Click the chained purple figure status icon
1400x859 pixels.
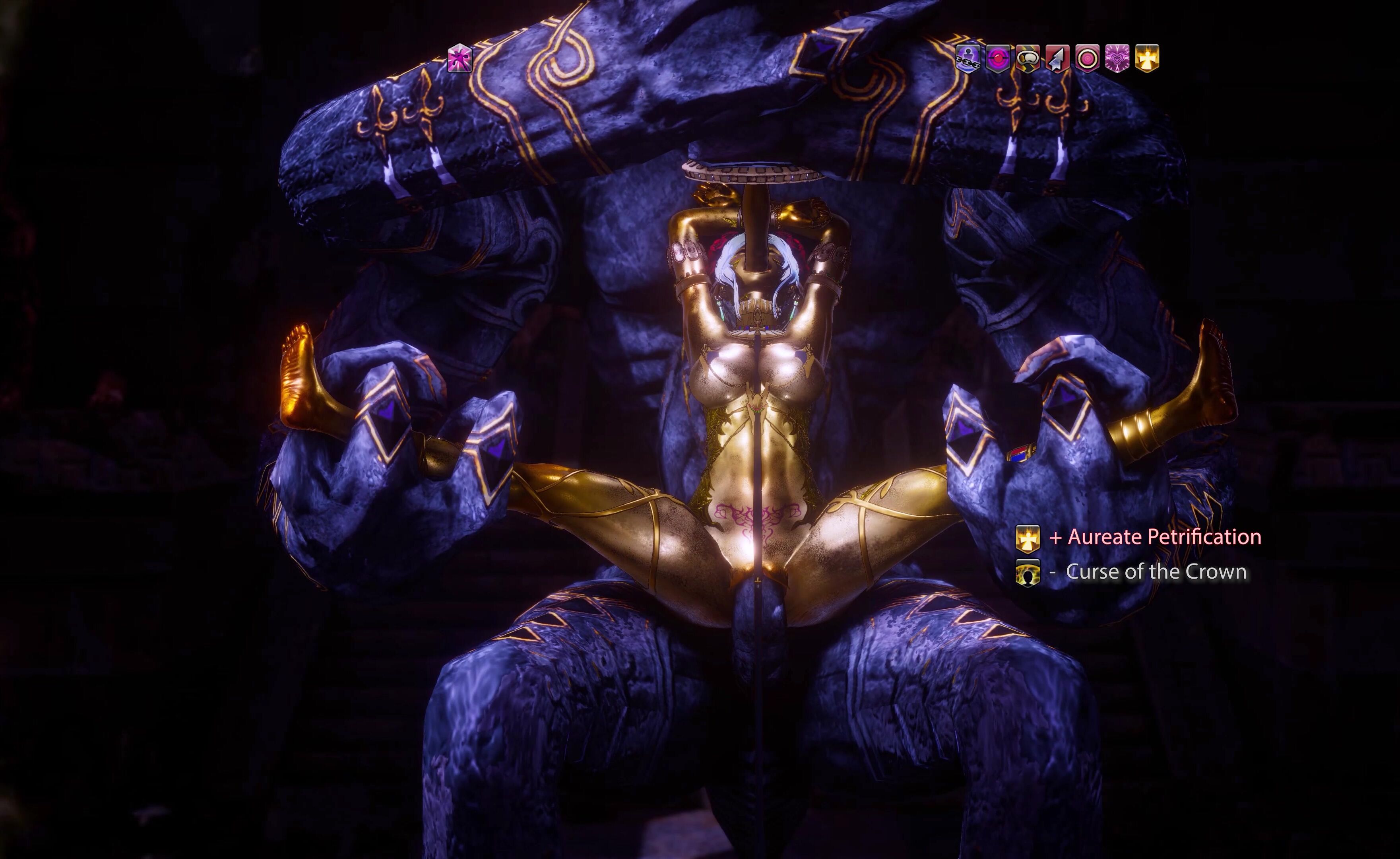click(x=967, y=58)
